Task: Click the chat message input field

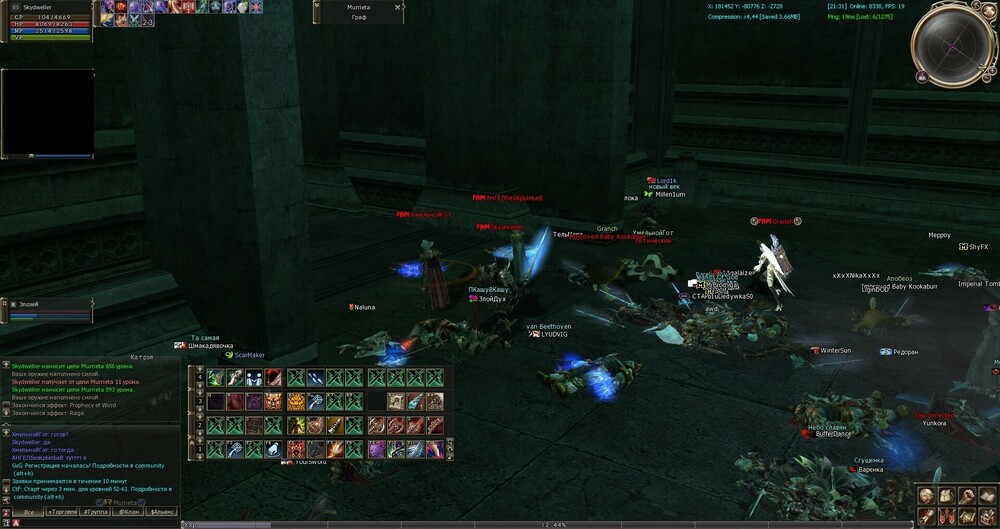Action: pos(100,523)
